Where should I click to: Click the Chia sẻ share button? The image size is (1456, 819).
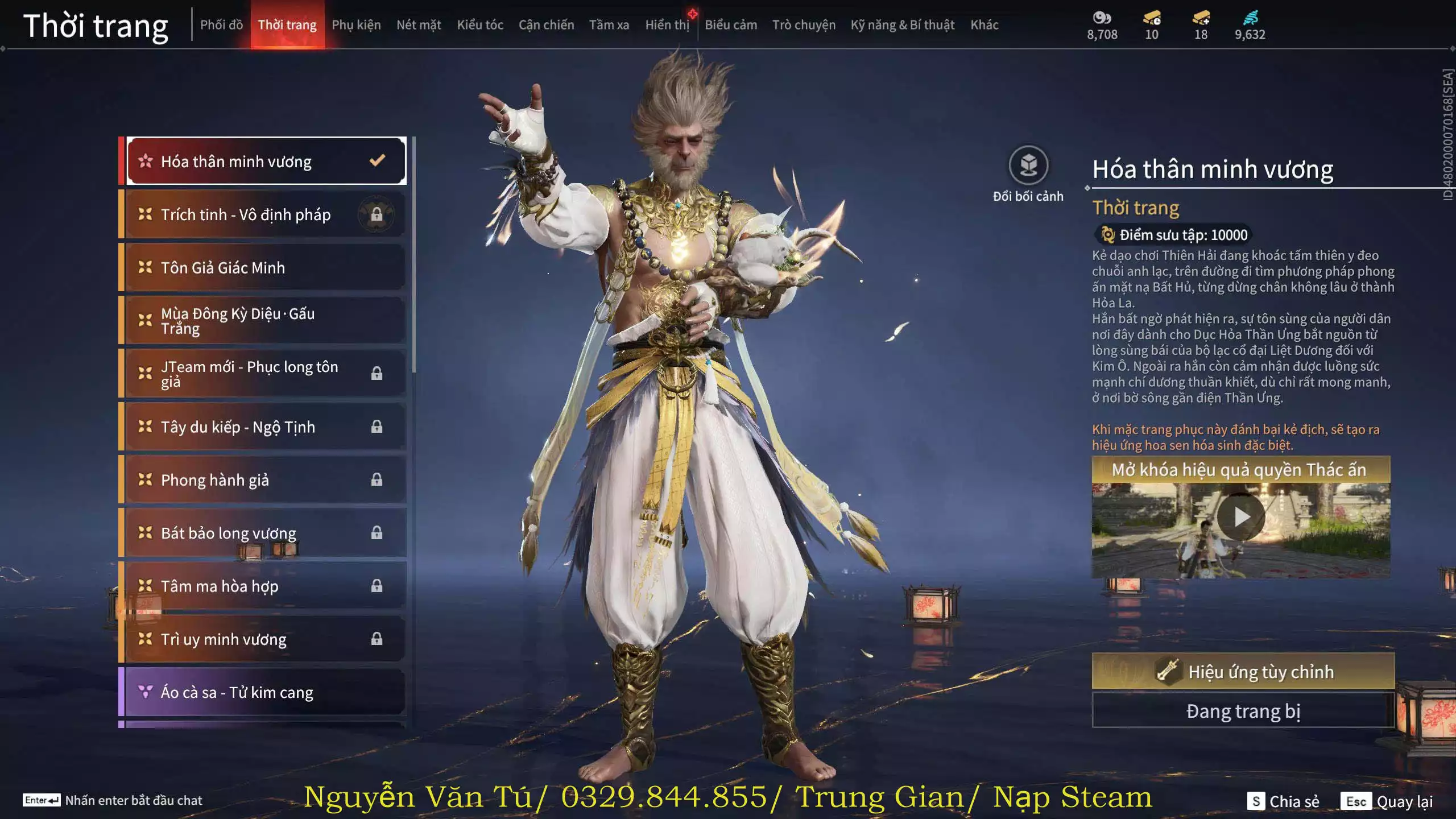pyautogui.click(x=1284, y=801)
